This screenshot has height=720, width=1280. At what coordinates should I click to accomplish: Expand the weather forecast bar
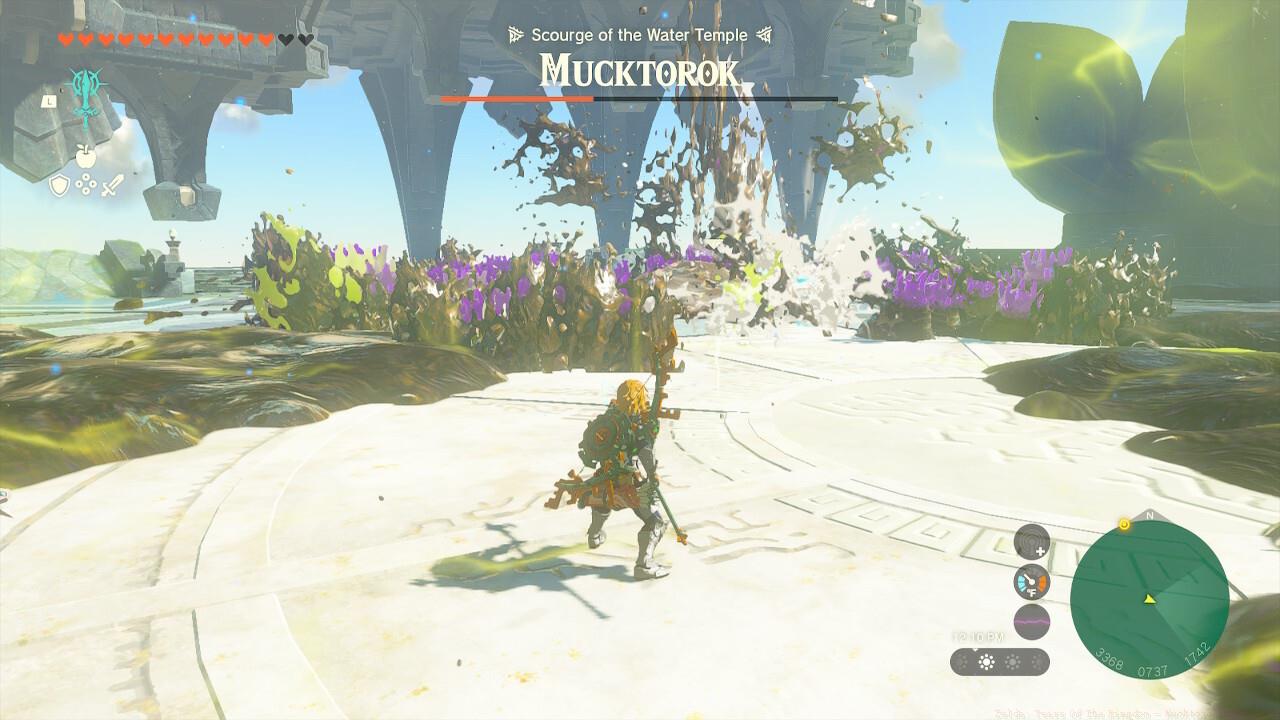[1000, 661]
